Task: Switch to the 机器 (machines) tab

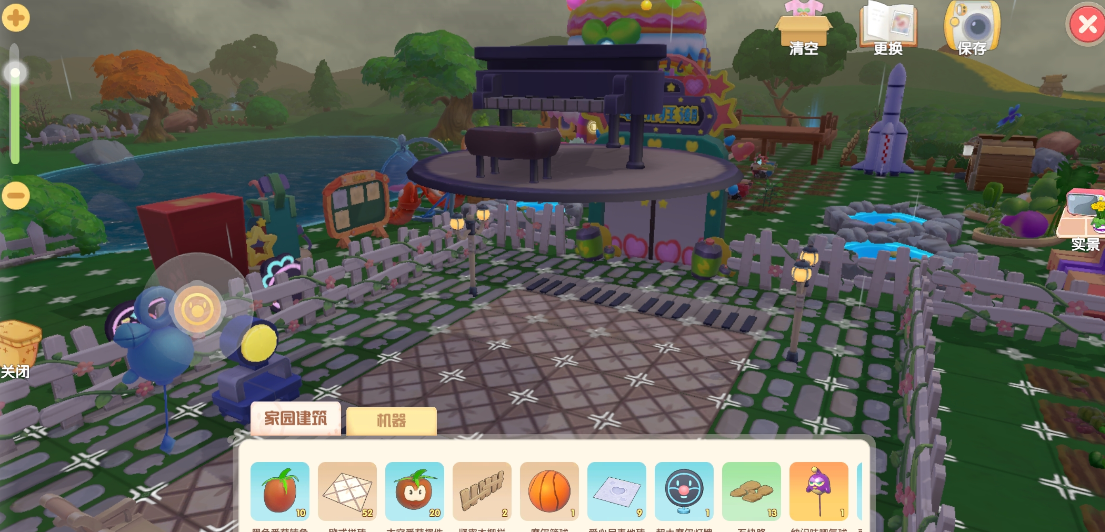Action: tap(391, 421)
